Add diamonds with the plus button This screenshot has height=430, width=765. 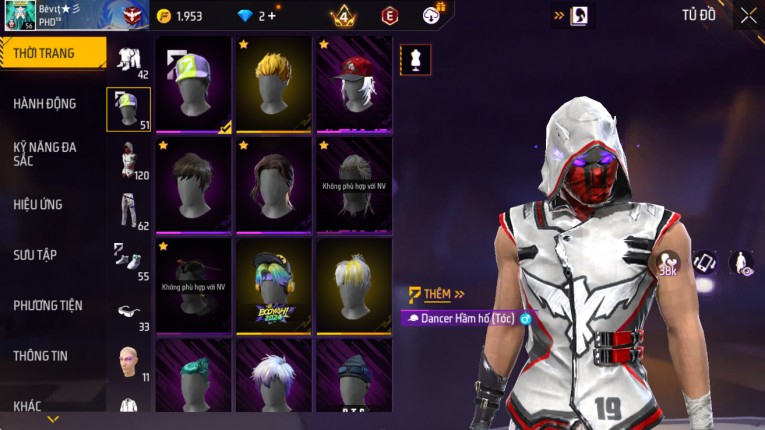pyautogui.click(x=271, y=16)
